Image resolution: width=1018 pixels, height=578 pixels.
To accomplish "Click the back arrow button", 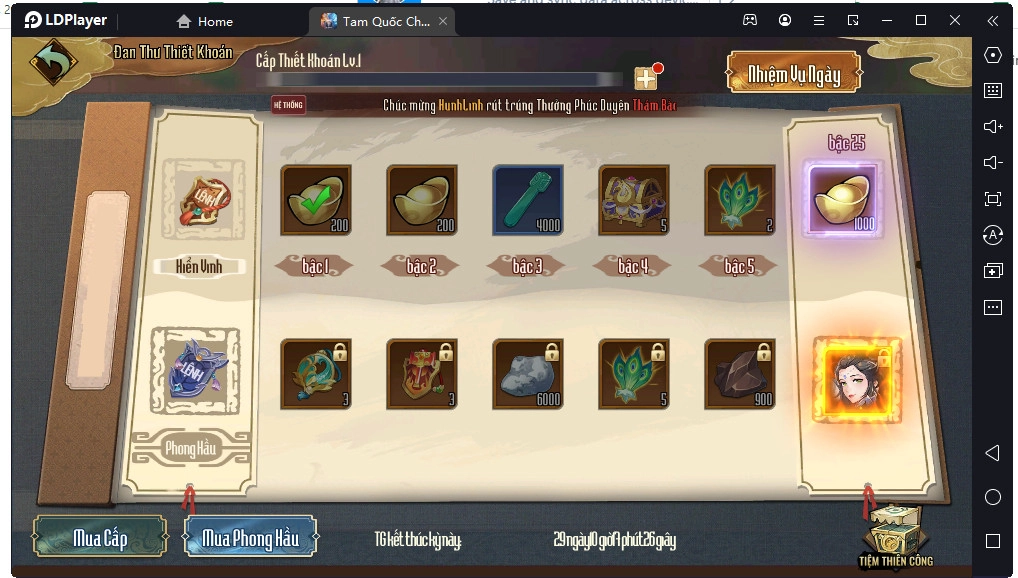I will [x=53, y=63].
